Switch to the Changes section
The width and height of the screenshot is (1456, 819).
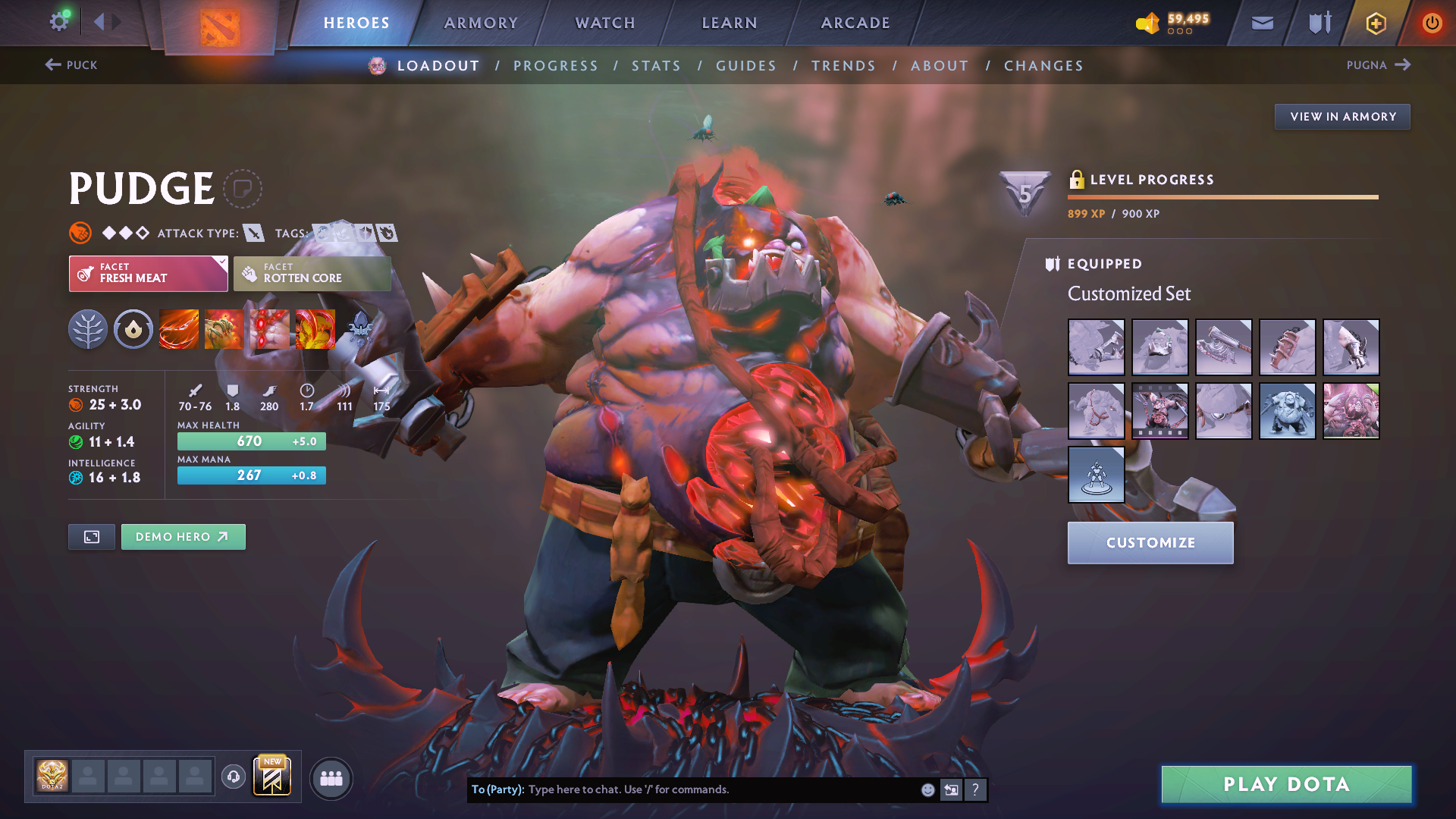tap(1043, 66)
